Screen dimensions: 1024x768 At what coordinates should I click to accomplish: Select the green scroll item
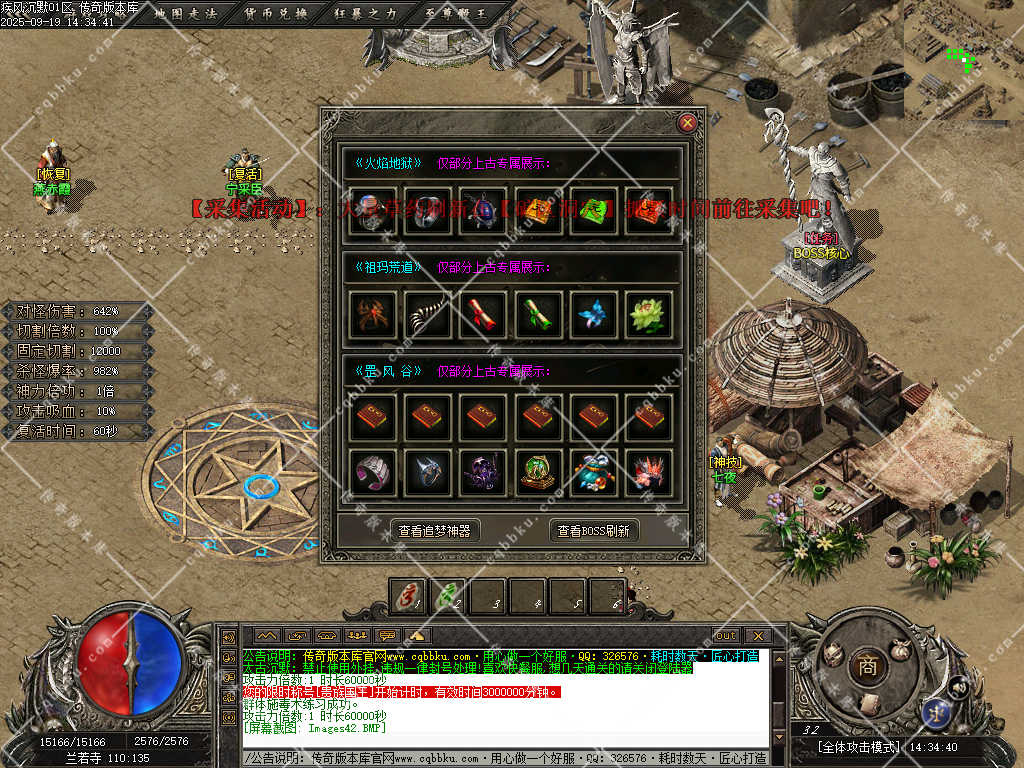(x=539, y=315)
